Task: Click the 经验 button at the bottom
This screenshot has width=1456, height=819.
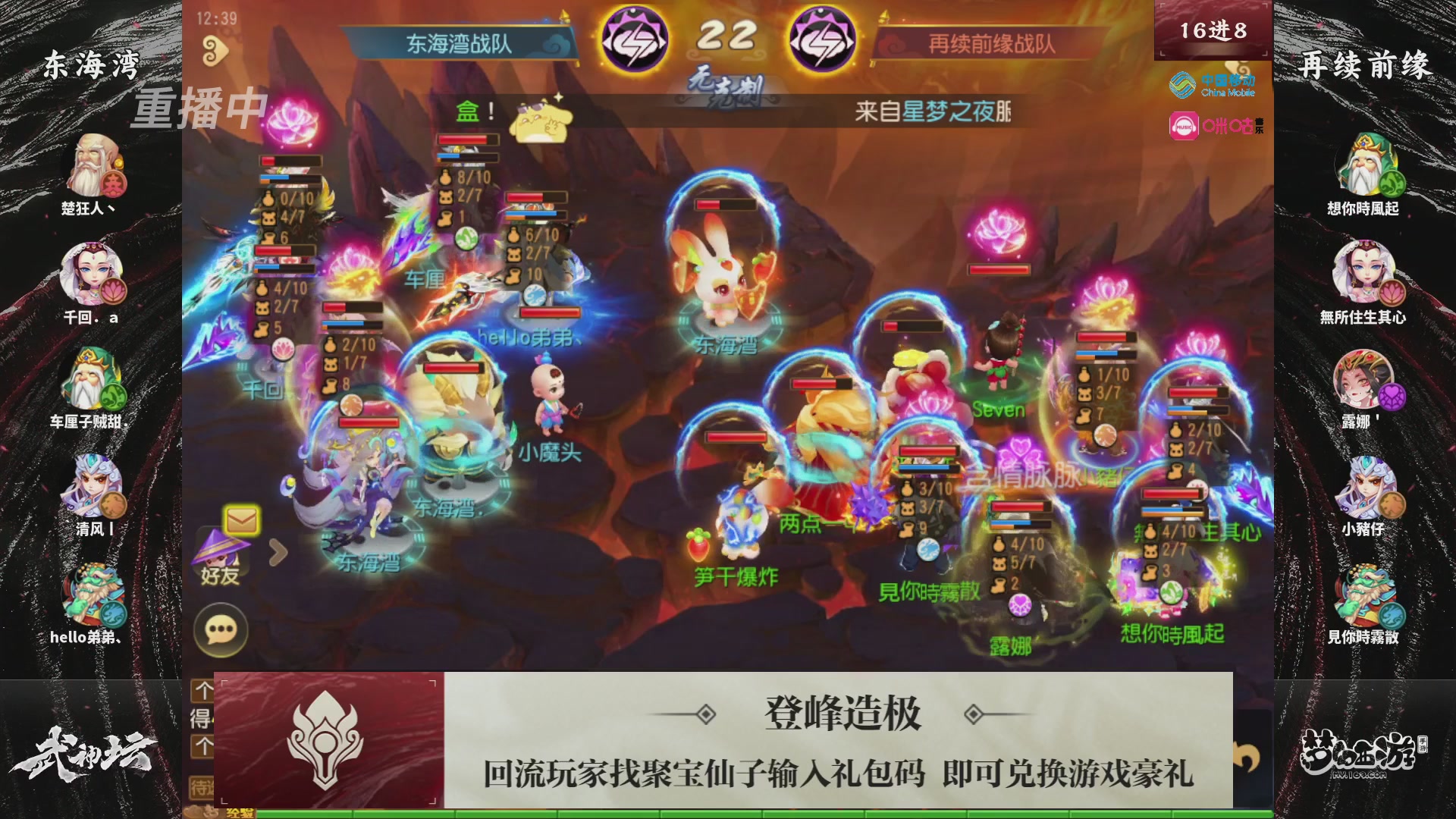Action: (239, 814)
